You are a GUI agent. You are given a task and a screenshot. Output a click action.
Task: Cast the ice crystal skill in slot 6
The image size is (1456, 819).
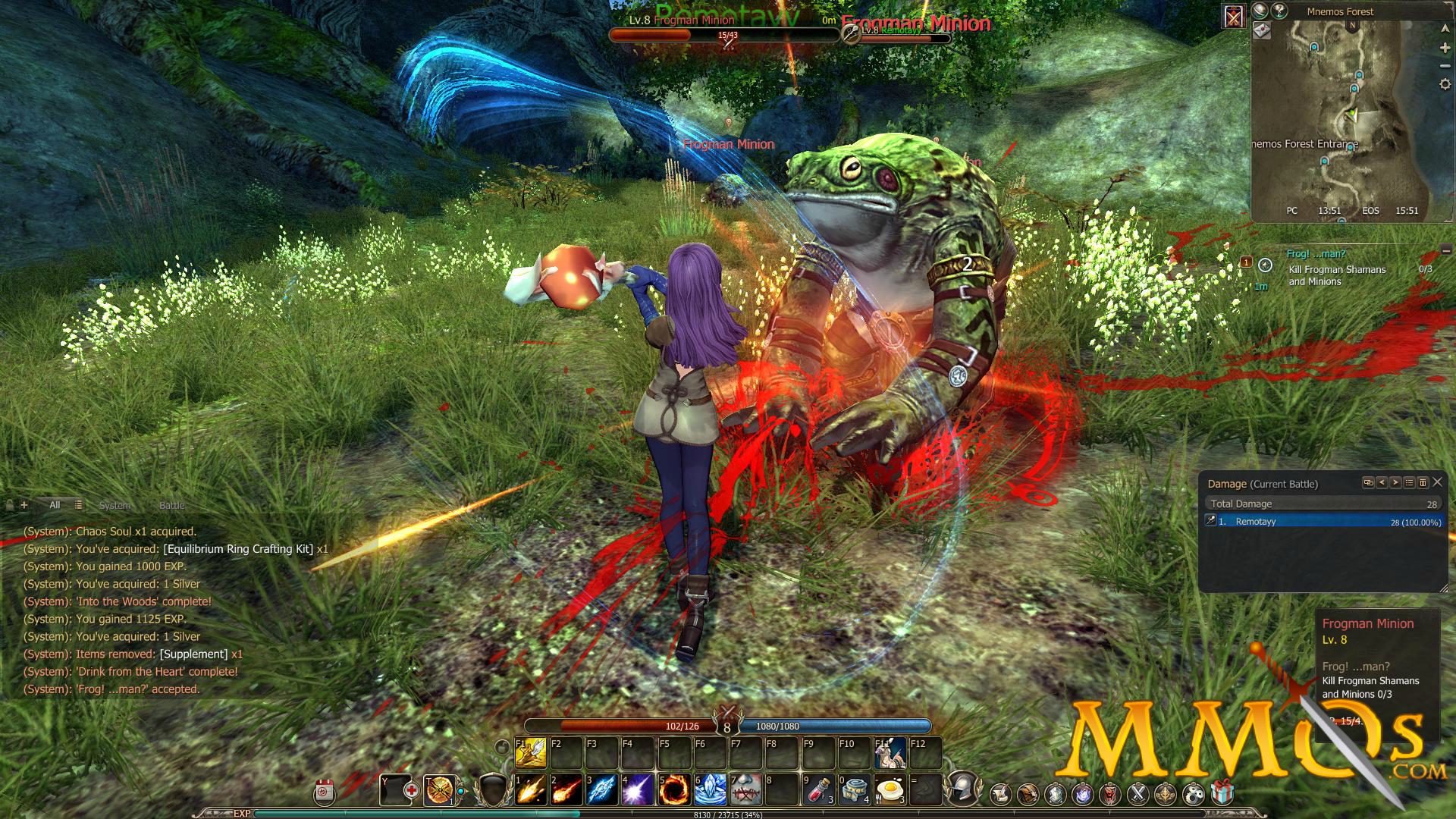[710, 790]
